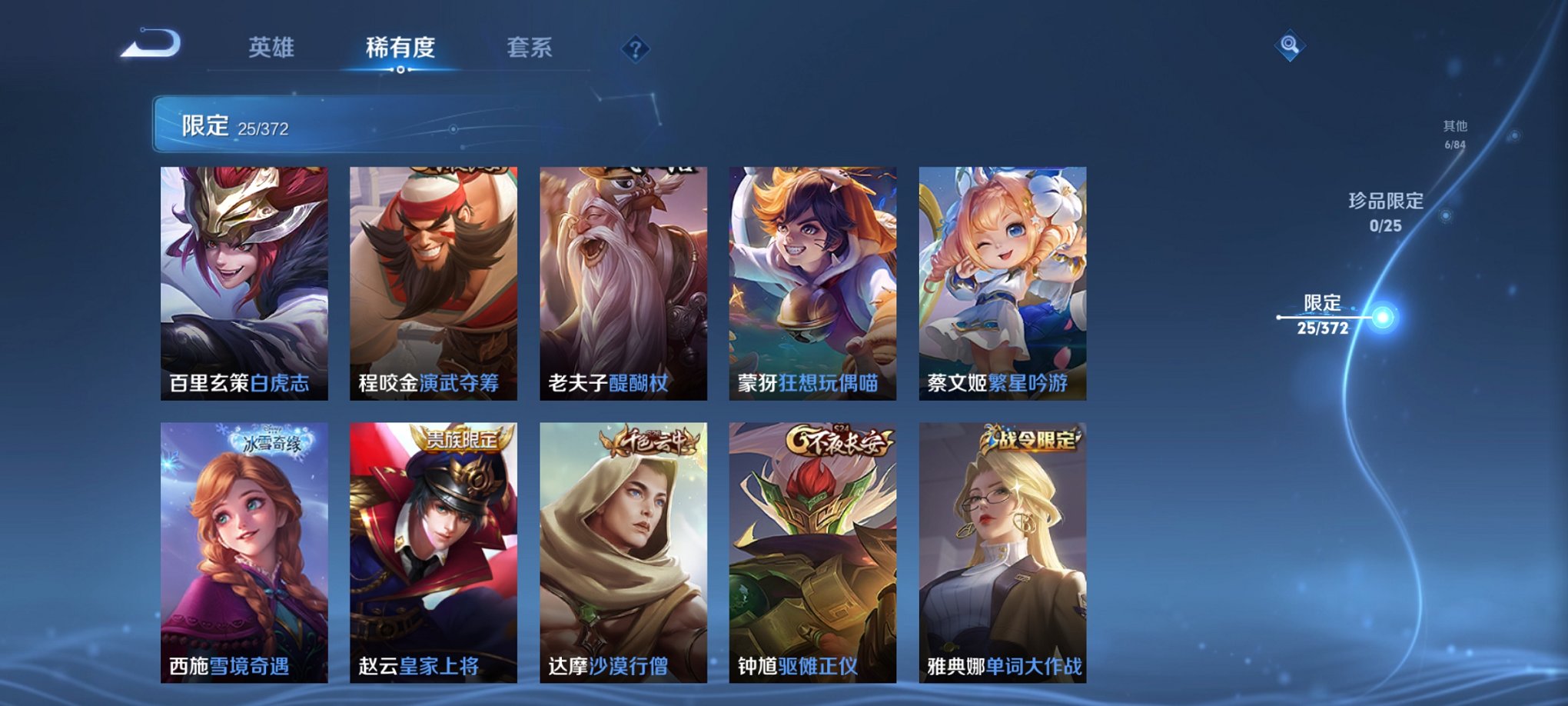Select the 稀有度 tab
Image resolution: width=1568 pixels, height=706 pixels.
tap(398, 46)
